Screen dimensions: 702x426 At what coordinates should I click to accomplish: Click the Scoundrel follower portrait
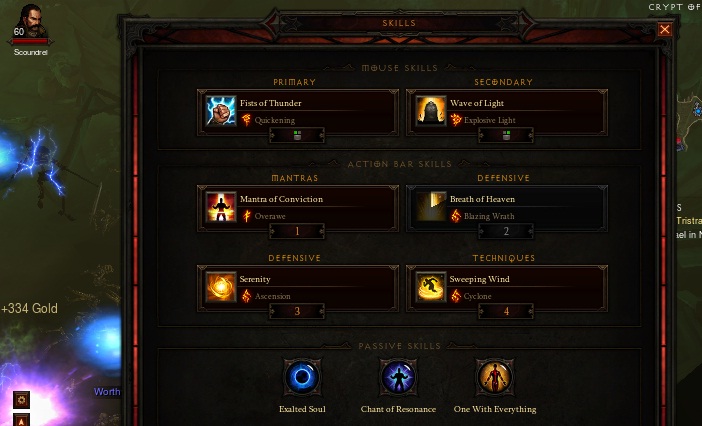click(x=28, y=21)
